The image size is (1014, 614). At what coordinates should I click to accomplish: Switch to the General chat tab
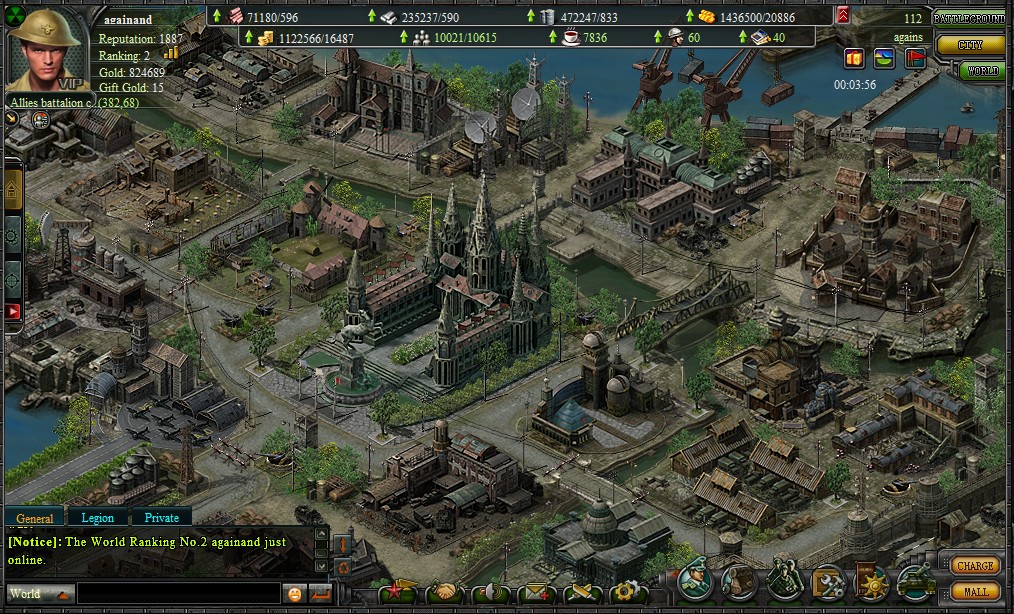pyautogui.click(x=35, y=518)
